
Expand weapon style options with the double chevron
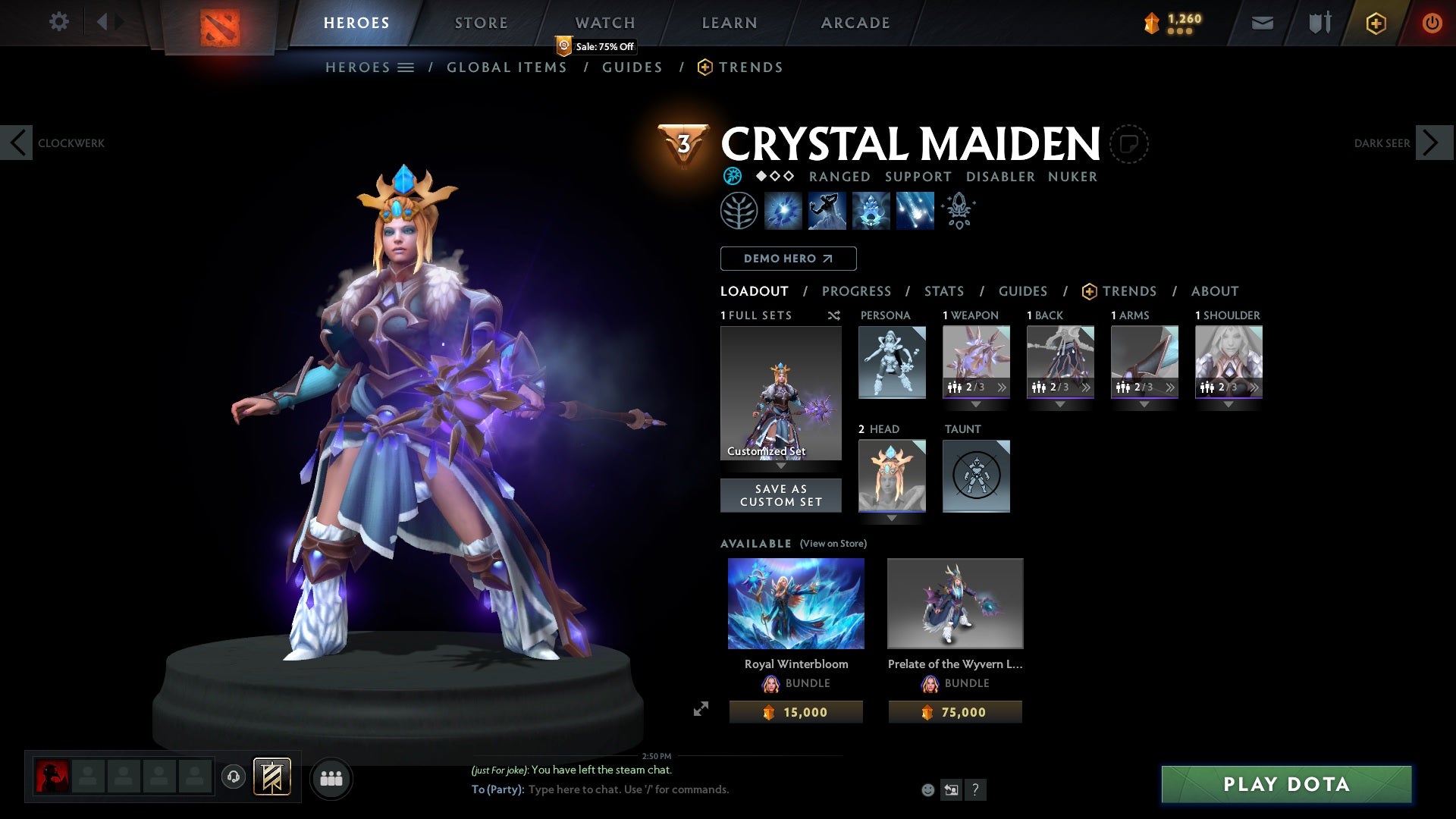[x=1001, y=388]
